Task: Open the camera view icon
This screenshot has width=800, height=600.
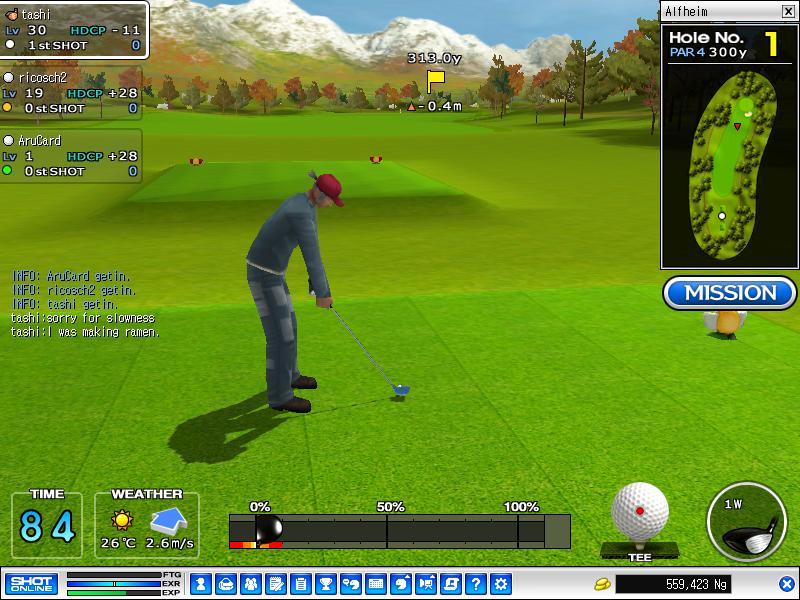Action: click(426, 583)
